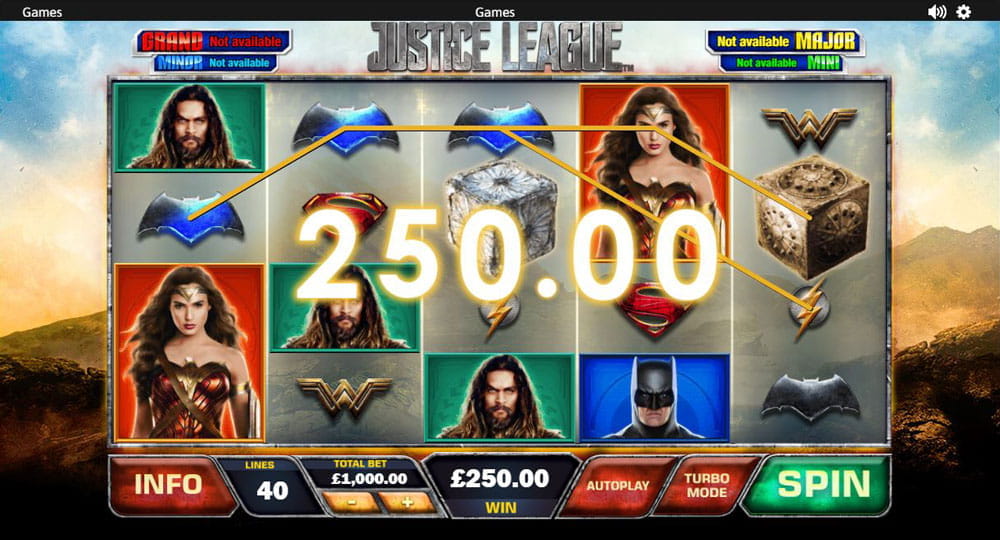
Task: Open the INFO paytable panel
Action: 168,485
